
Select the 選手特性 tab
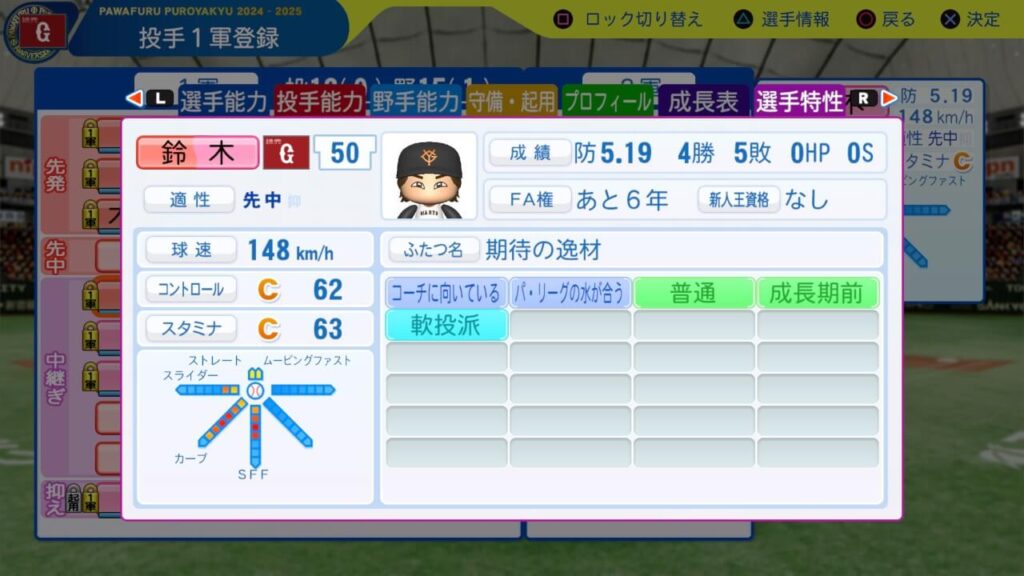(x=800, y=100)
